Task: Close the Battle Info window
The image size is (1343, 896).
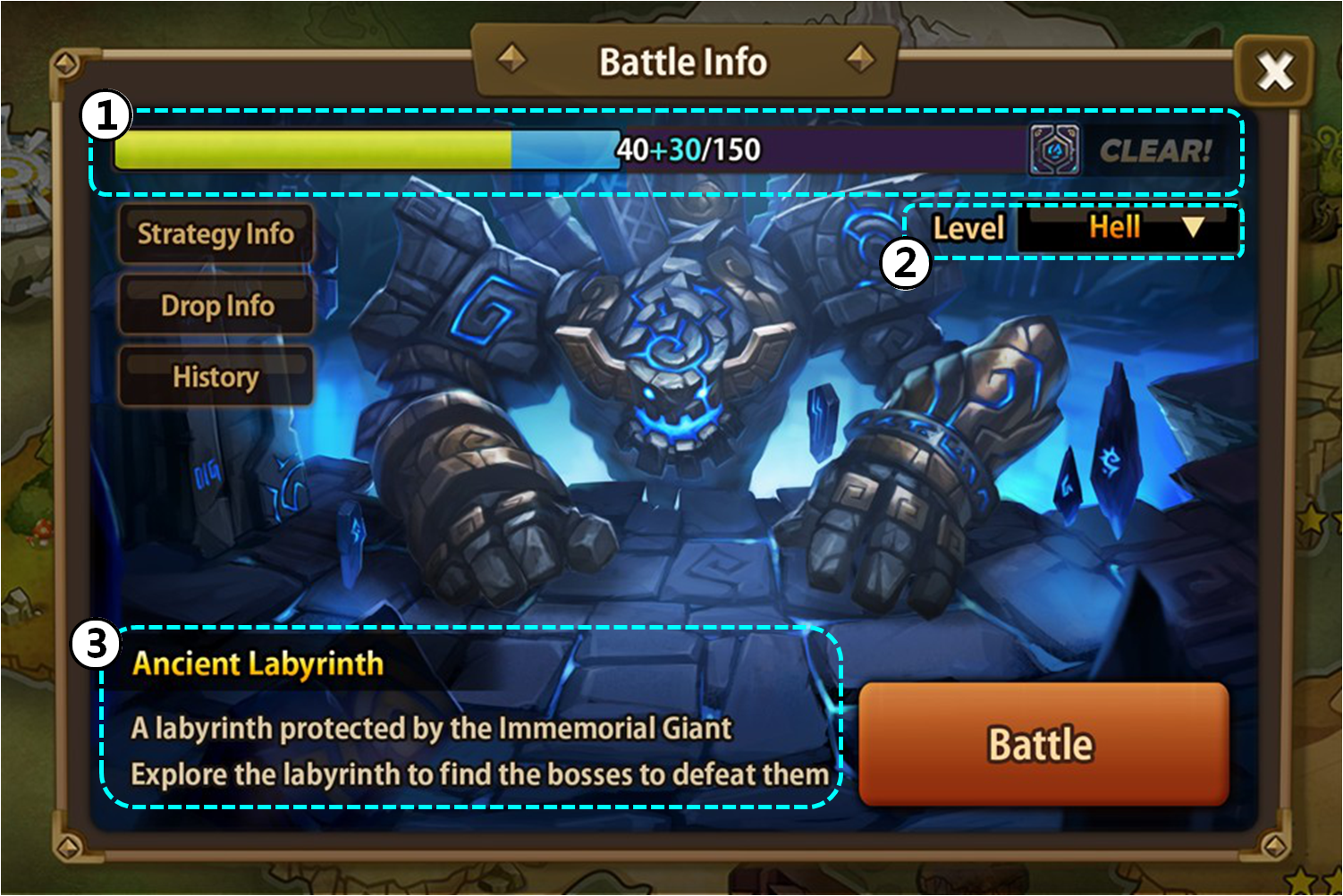Action: tap(1273, 72)
